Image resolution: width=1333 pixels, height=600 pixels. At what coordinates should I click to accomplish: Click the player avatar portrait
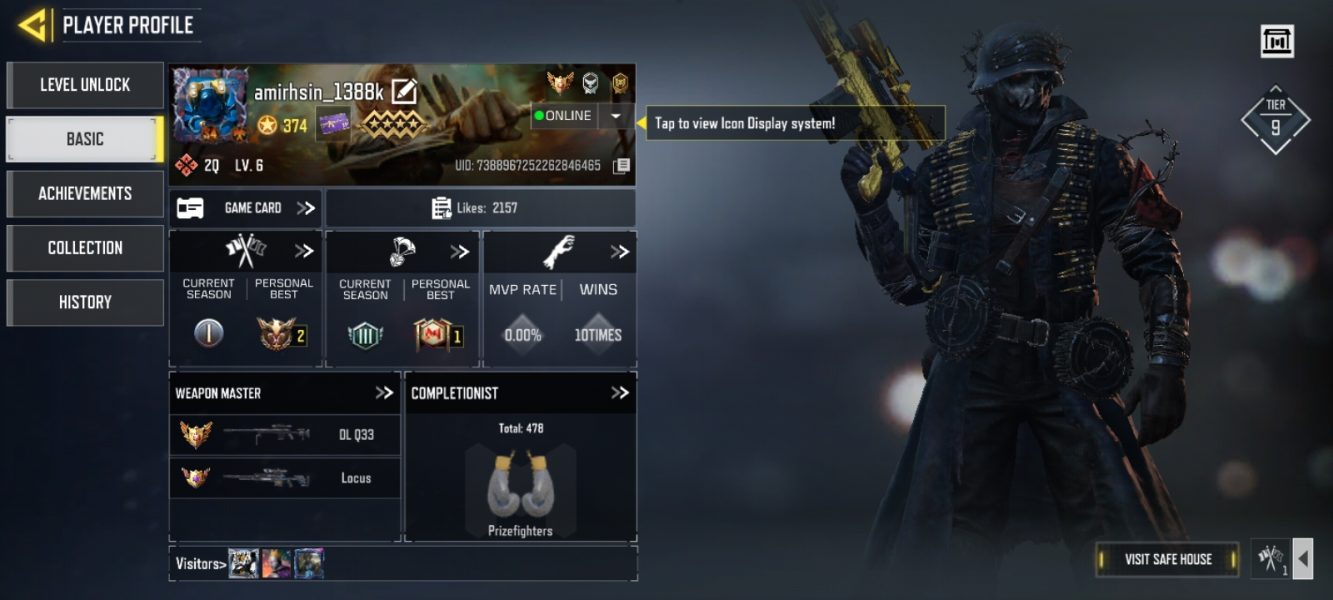pos(211,106)
